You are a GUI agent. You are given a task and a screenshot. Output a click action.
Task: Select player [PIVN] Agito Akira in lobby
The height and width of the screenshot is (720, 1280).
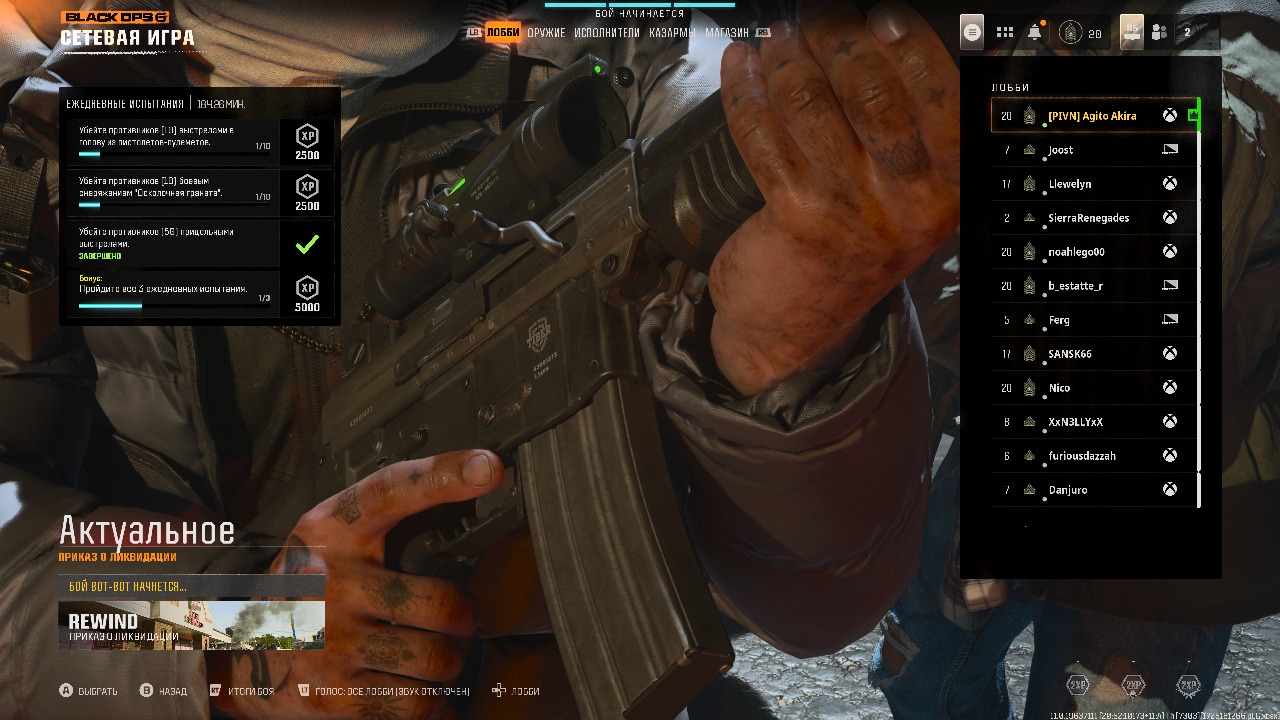click(x=1092, y=116)
